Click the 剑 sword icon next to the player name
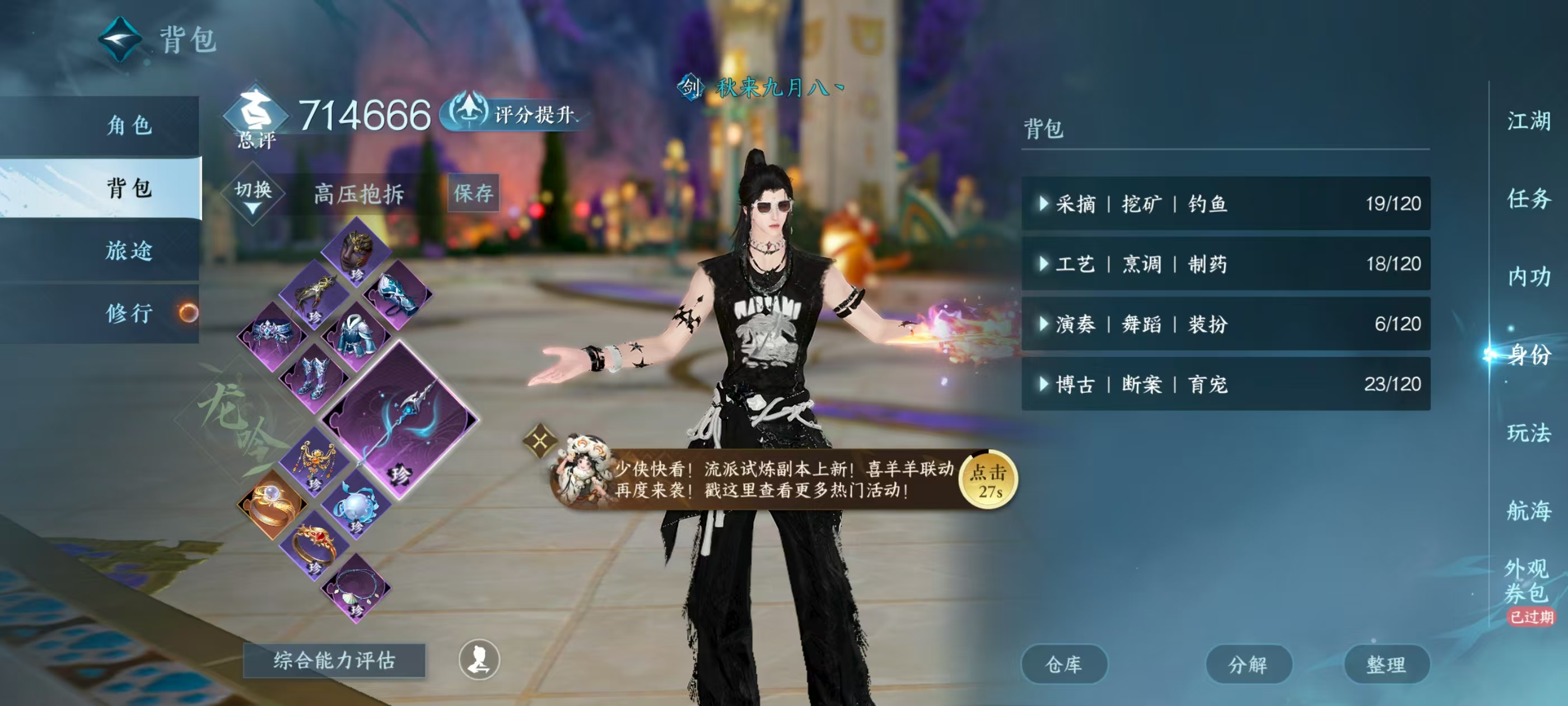This screenshot has height=706, width=1568. tap(692, 89)
